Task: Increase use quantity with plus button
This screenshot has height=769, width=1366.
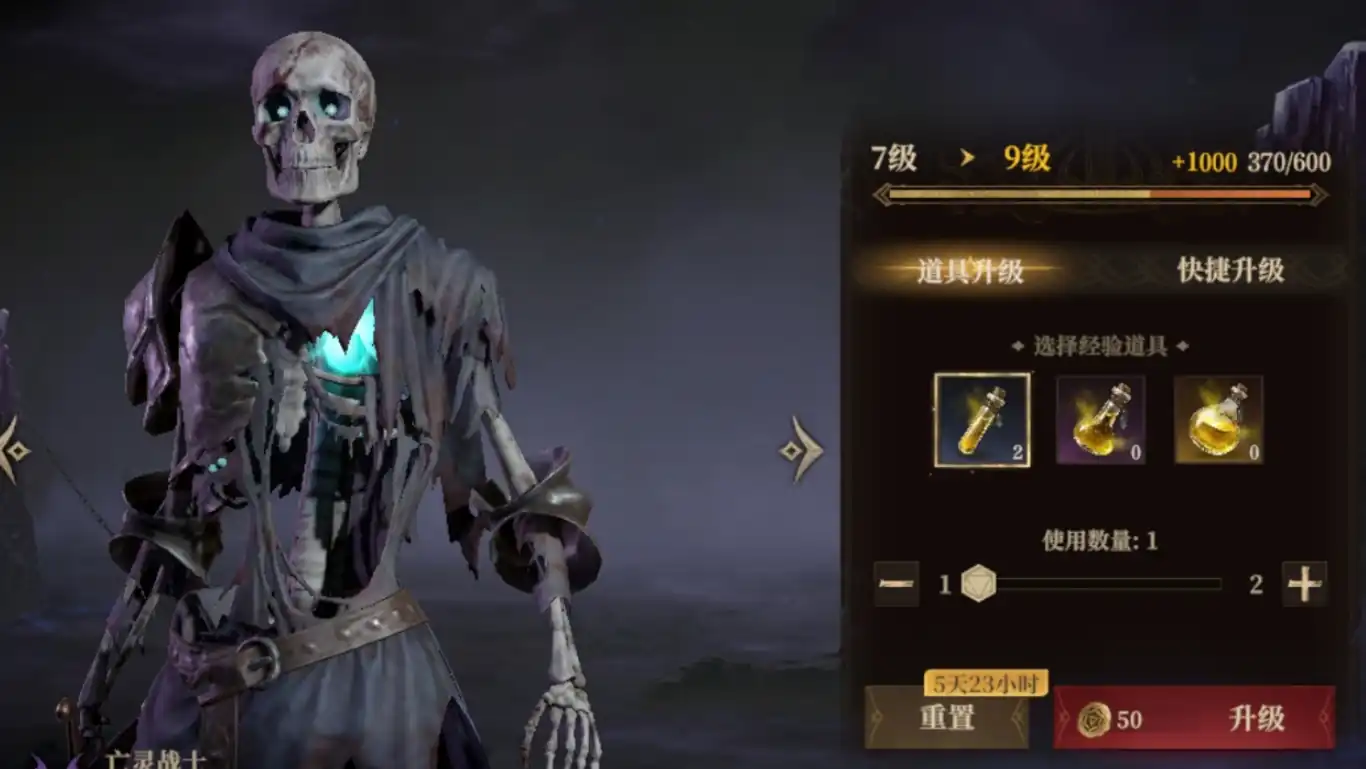Action: coord(1304,584)
